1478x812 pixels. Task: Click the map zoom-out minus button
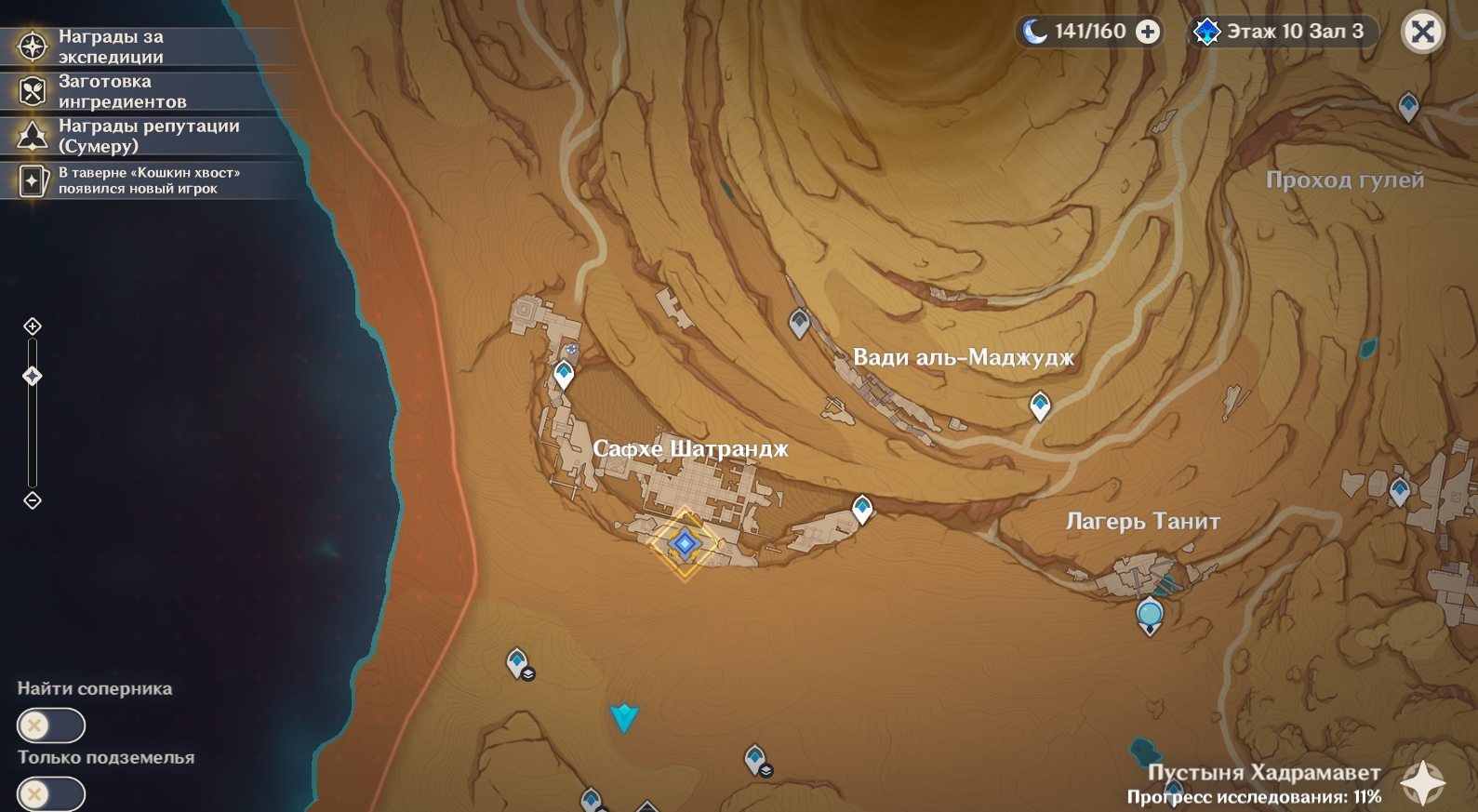(x=33, y=500)
